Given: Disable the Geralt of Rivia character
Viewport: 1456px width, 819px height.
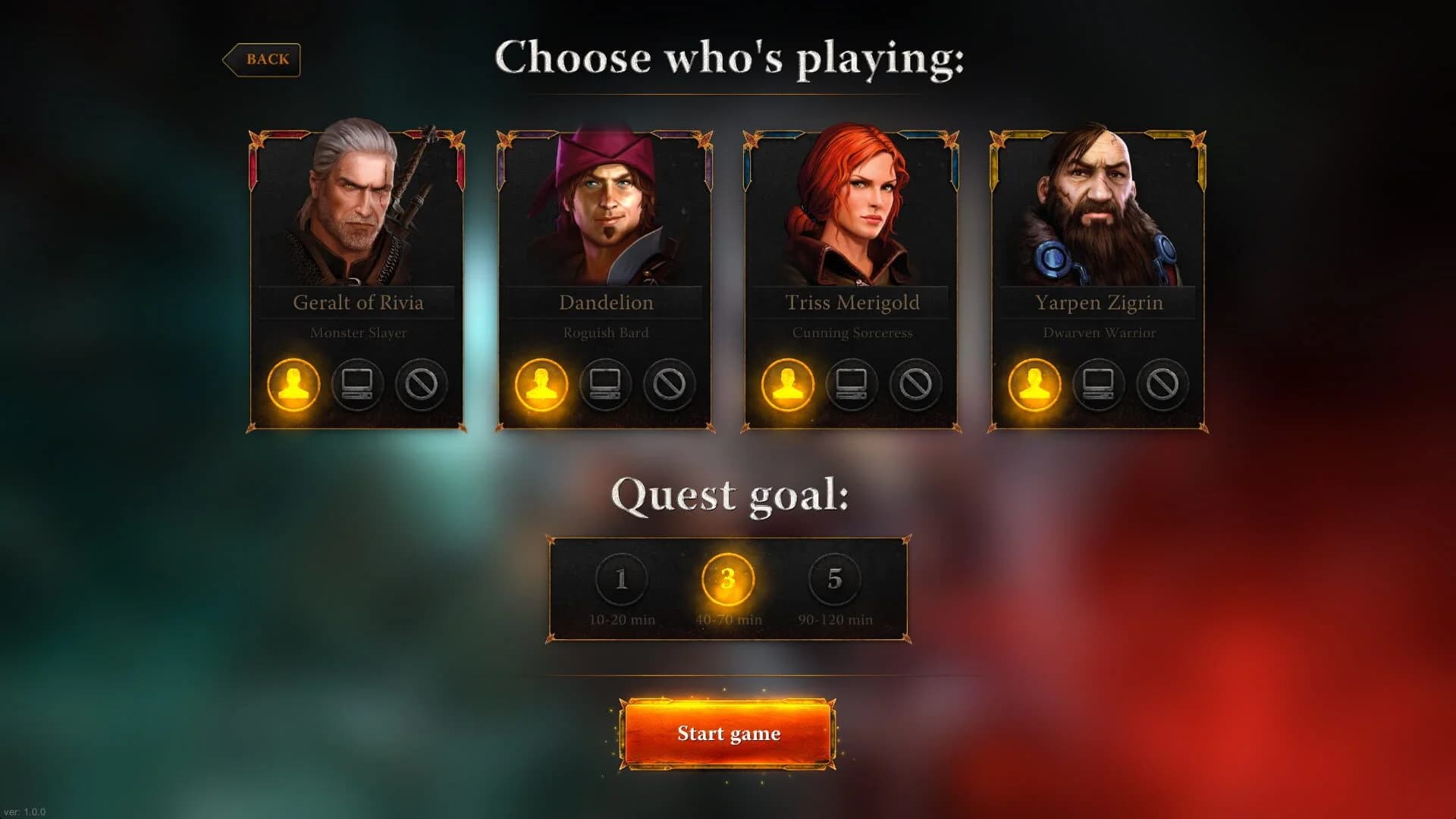Looking at the screenshot, I should click(421, 385).
